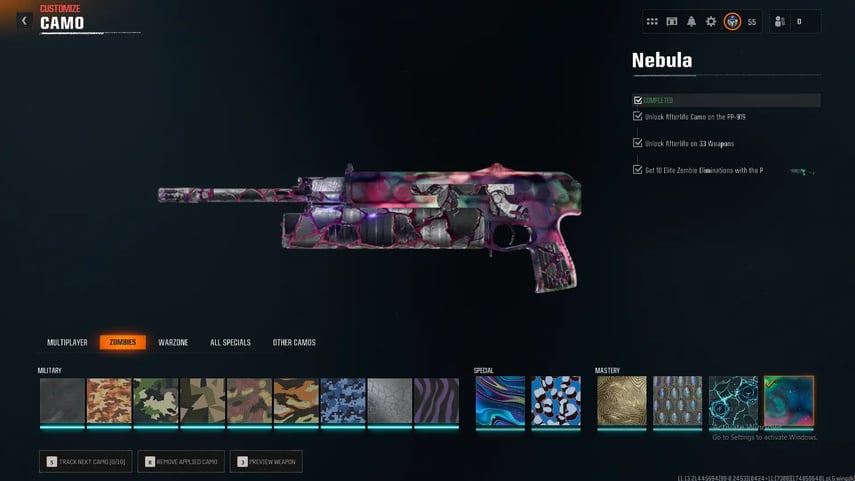Viewport: 855px width, 481px height.
Task: Show notifications via the bell icon
Action: tap(691, 21)
